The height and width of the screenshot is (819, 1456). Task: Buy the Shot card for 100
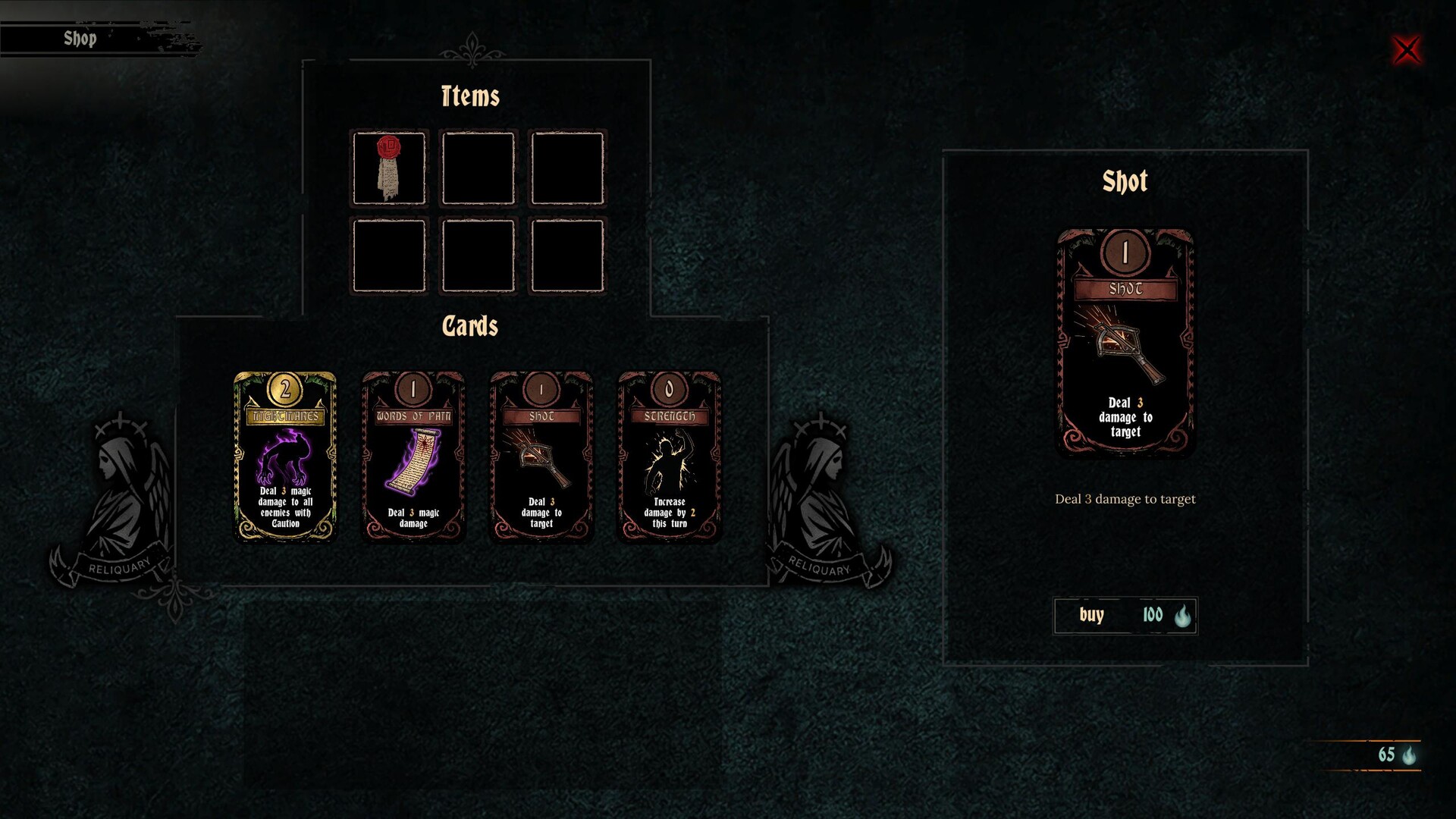coord(1125,615)
